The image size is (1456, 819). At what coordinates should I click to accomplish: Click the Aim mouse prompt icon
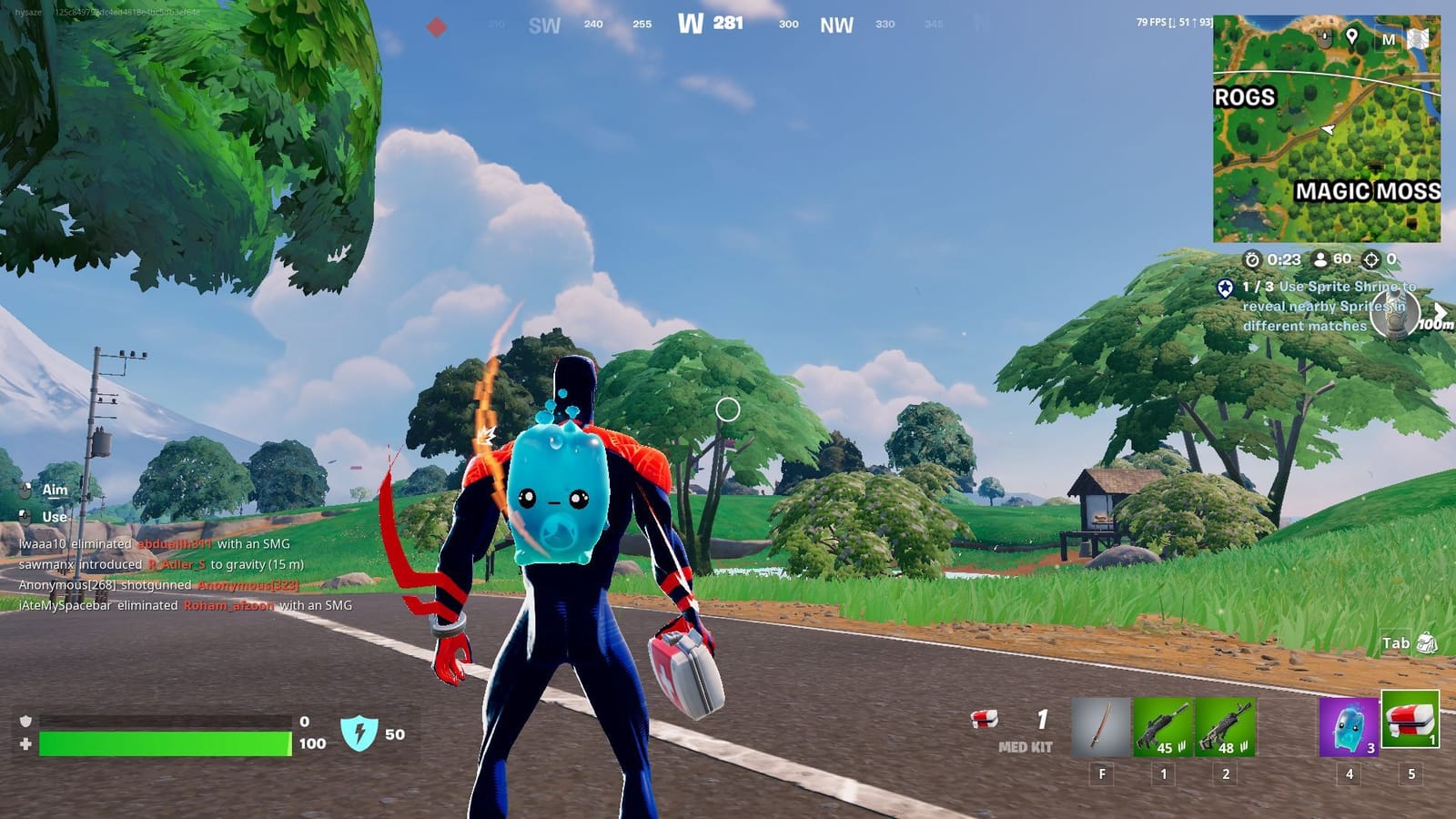pos(25,490)
